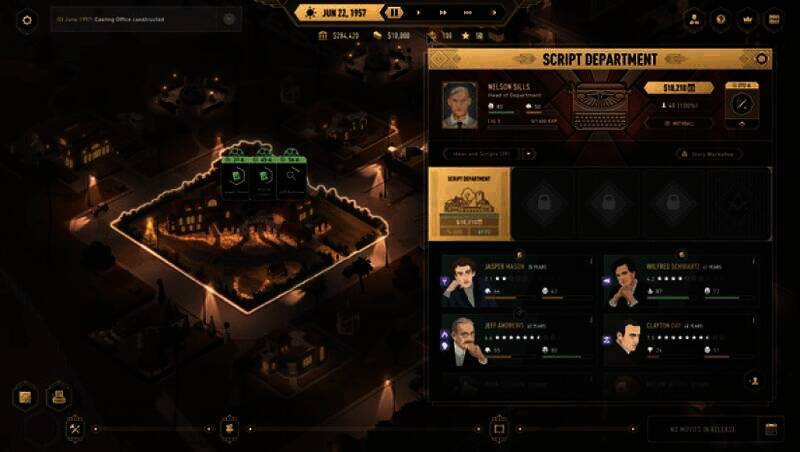This screenshot has height=452, width=800.
Task: Click the hire staff button beside writers
Action: pyautogui.click(x=752, y=380)
